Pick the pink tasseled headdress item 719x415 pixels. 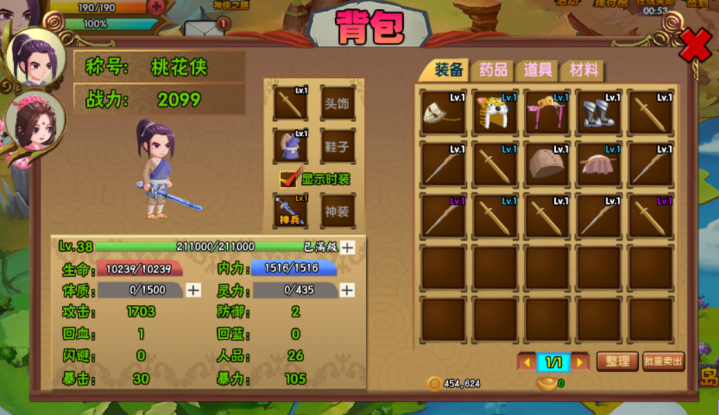[x=546, y=113]
